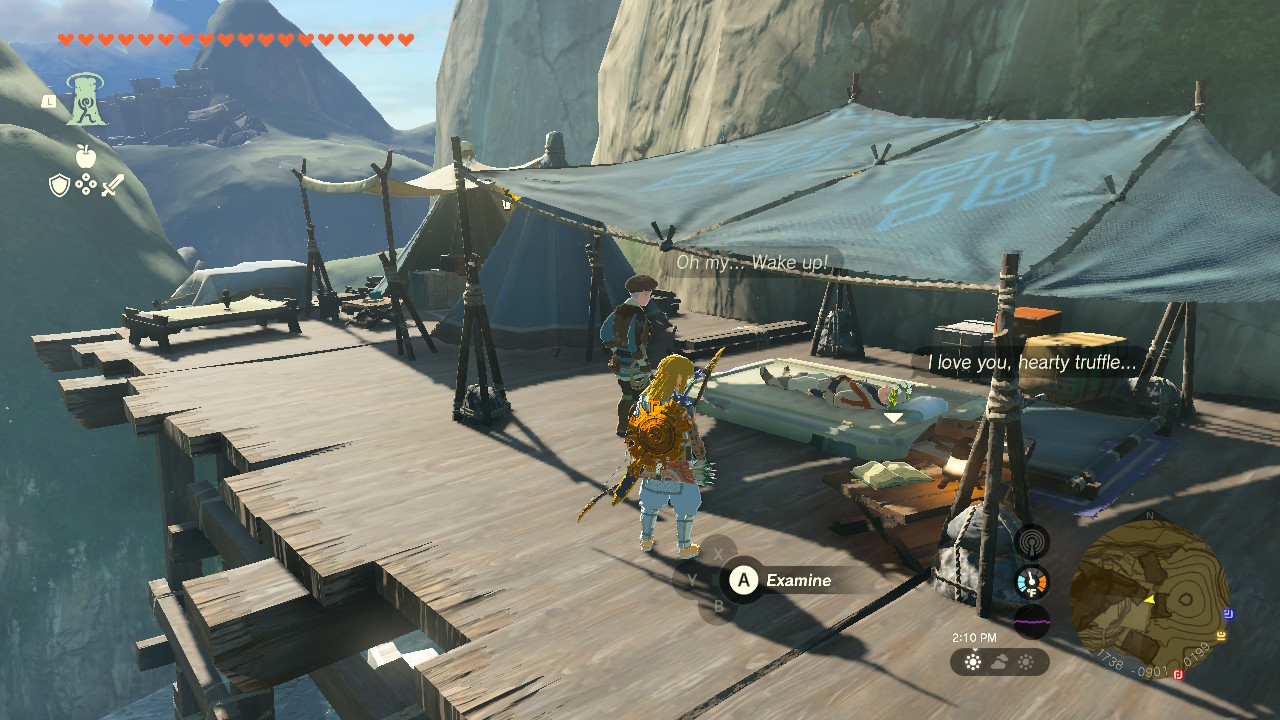Select the materials pouch icon
The width and height of the screenshot is (1280, 720).
pos(86,184)
